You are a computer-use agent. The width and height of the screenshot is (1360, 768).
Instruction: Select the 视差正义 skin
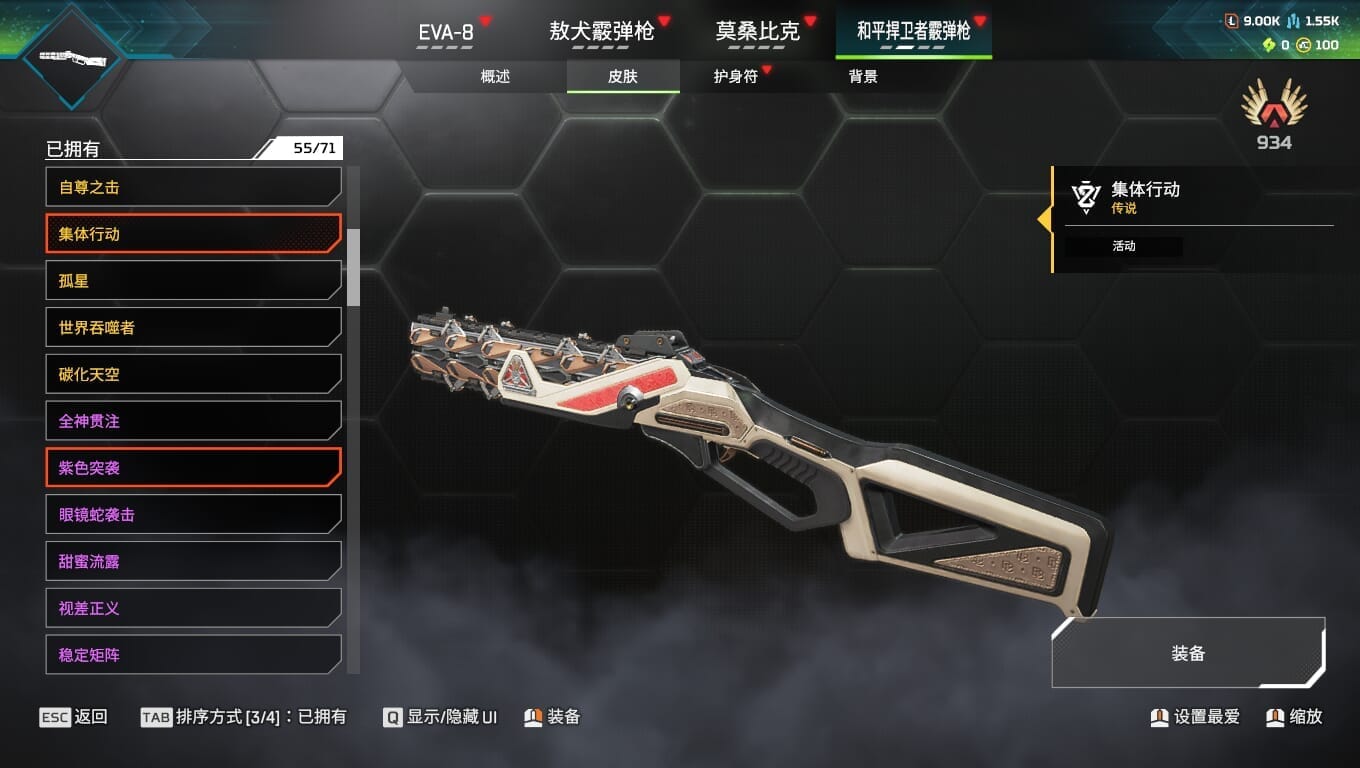193,608
